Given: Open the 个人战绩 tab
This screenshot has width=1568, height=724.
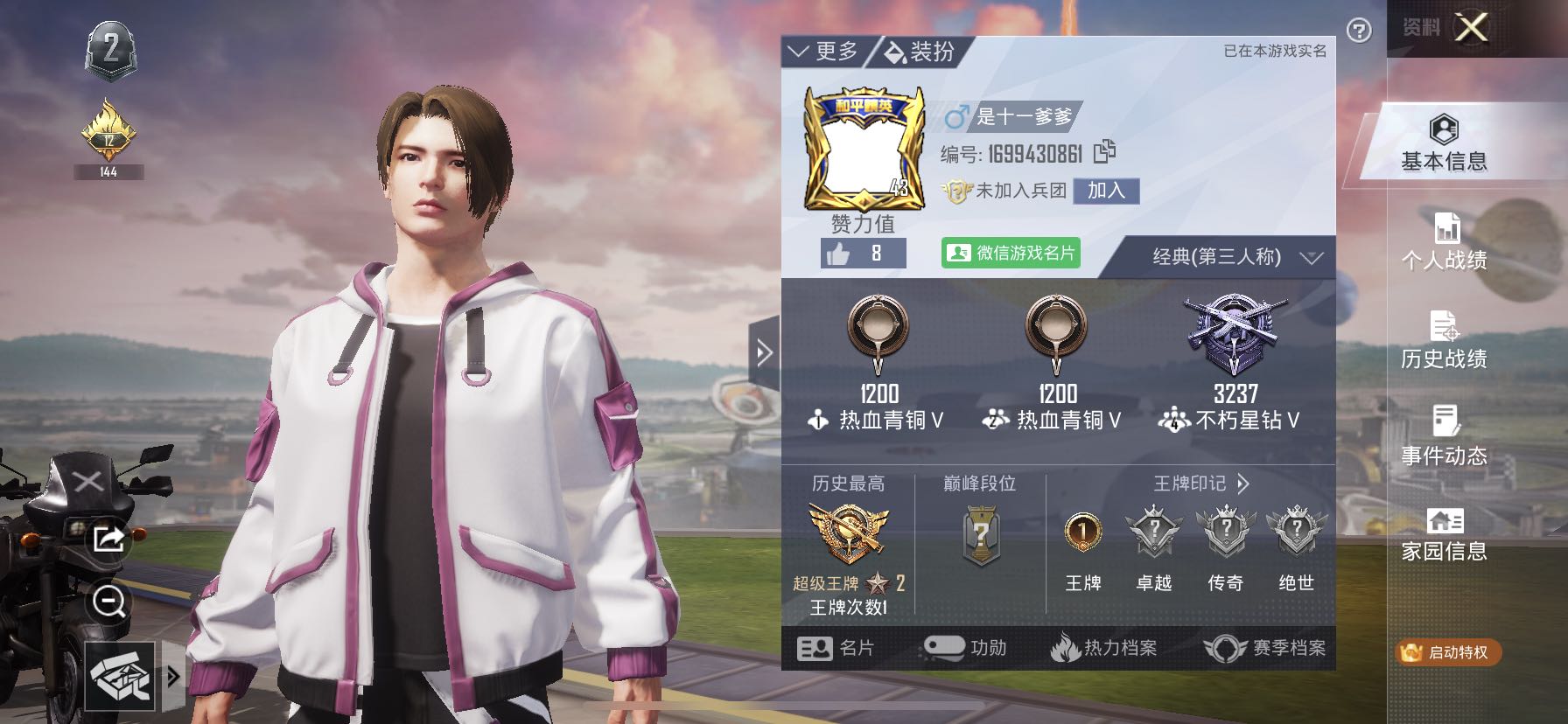Looking at the screenshot, I should [1444, 242].
